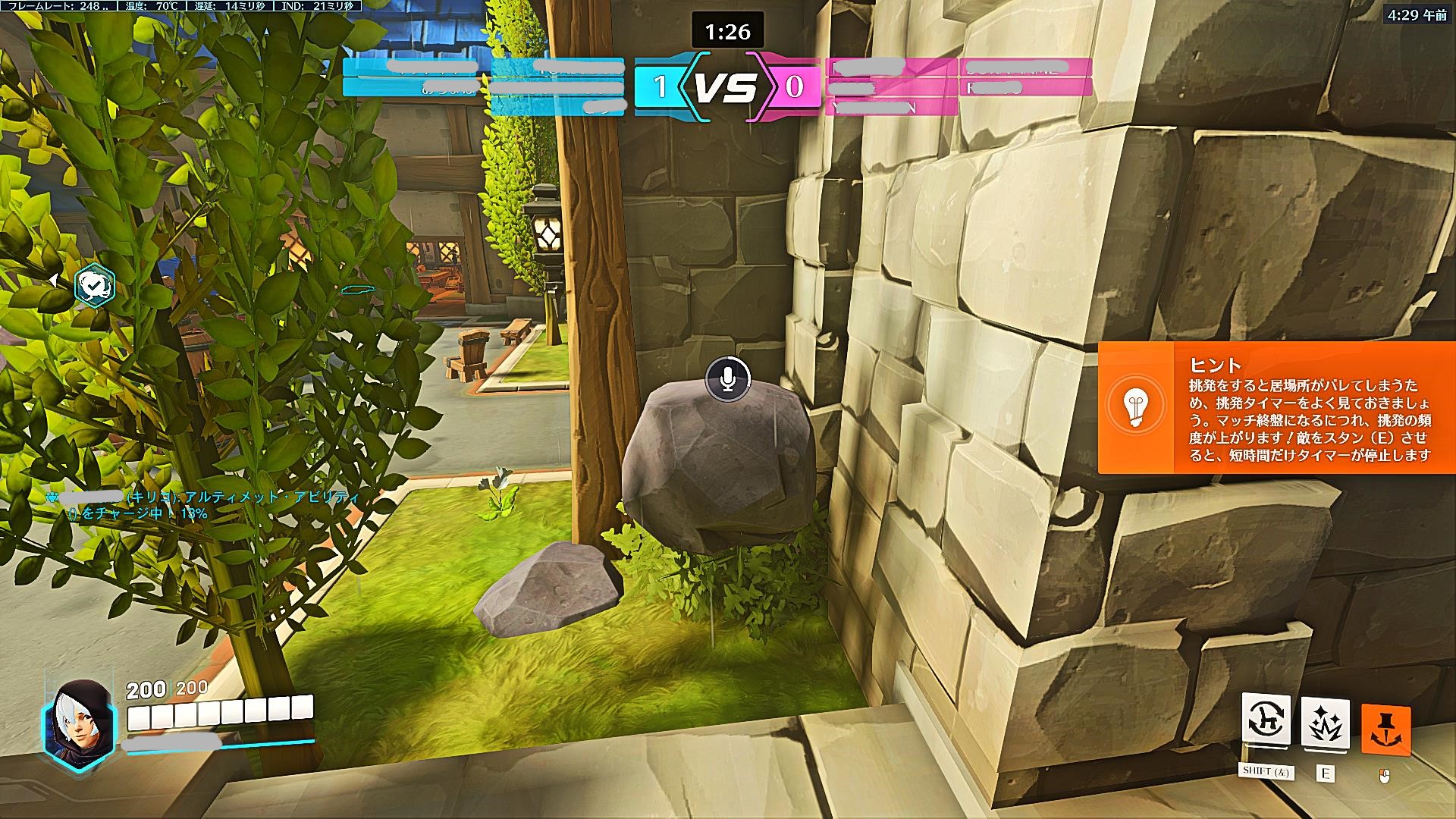Click the hexagonal speech-bubble checkmark ping marker
Screen dimensions: 1456x819
click(96, 287)
